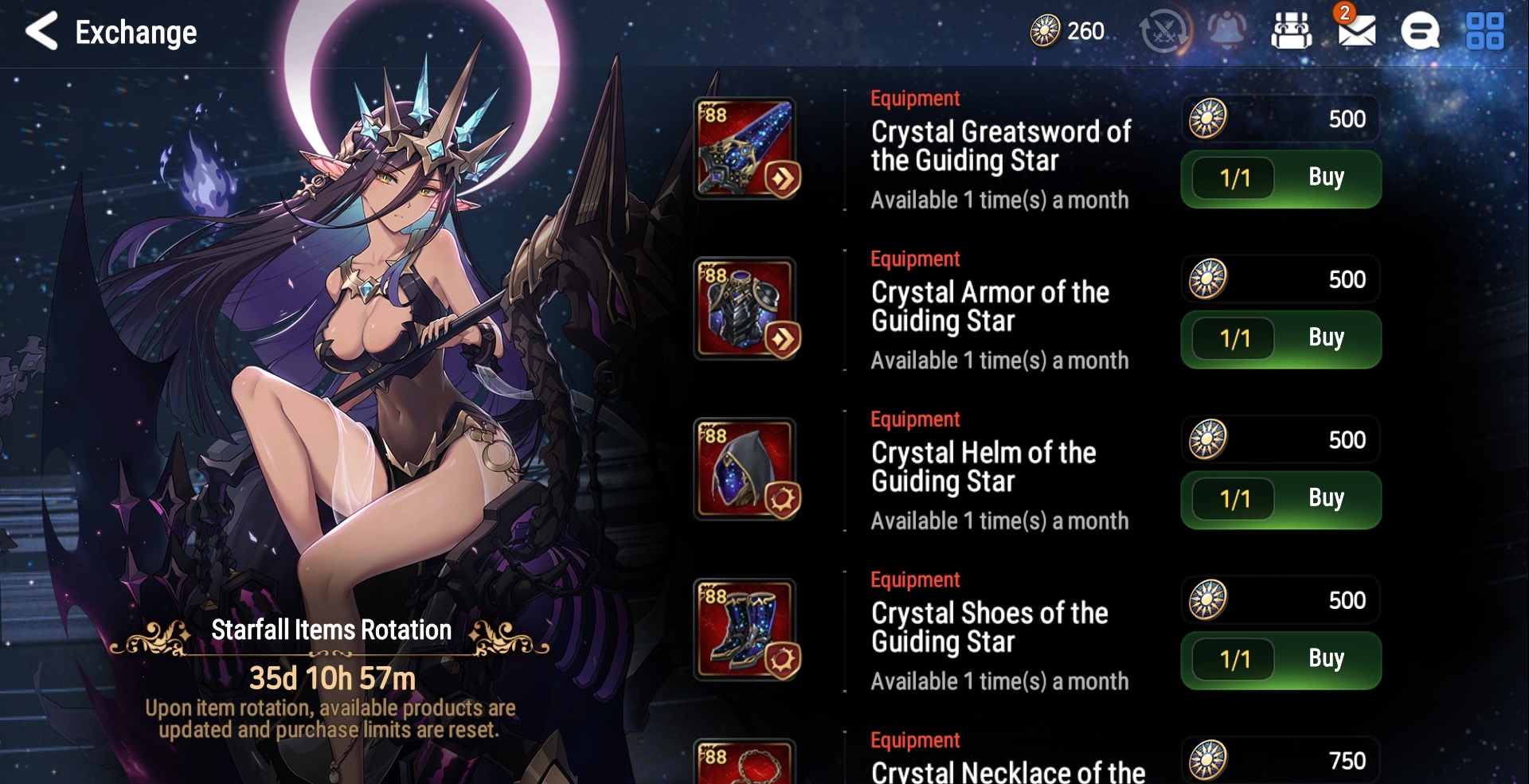The height and width of the screenshot is (784, 1529).
Task: Open the crossed swords icon in top bar
Action: coord(1163,32)
